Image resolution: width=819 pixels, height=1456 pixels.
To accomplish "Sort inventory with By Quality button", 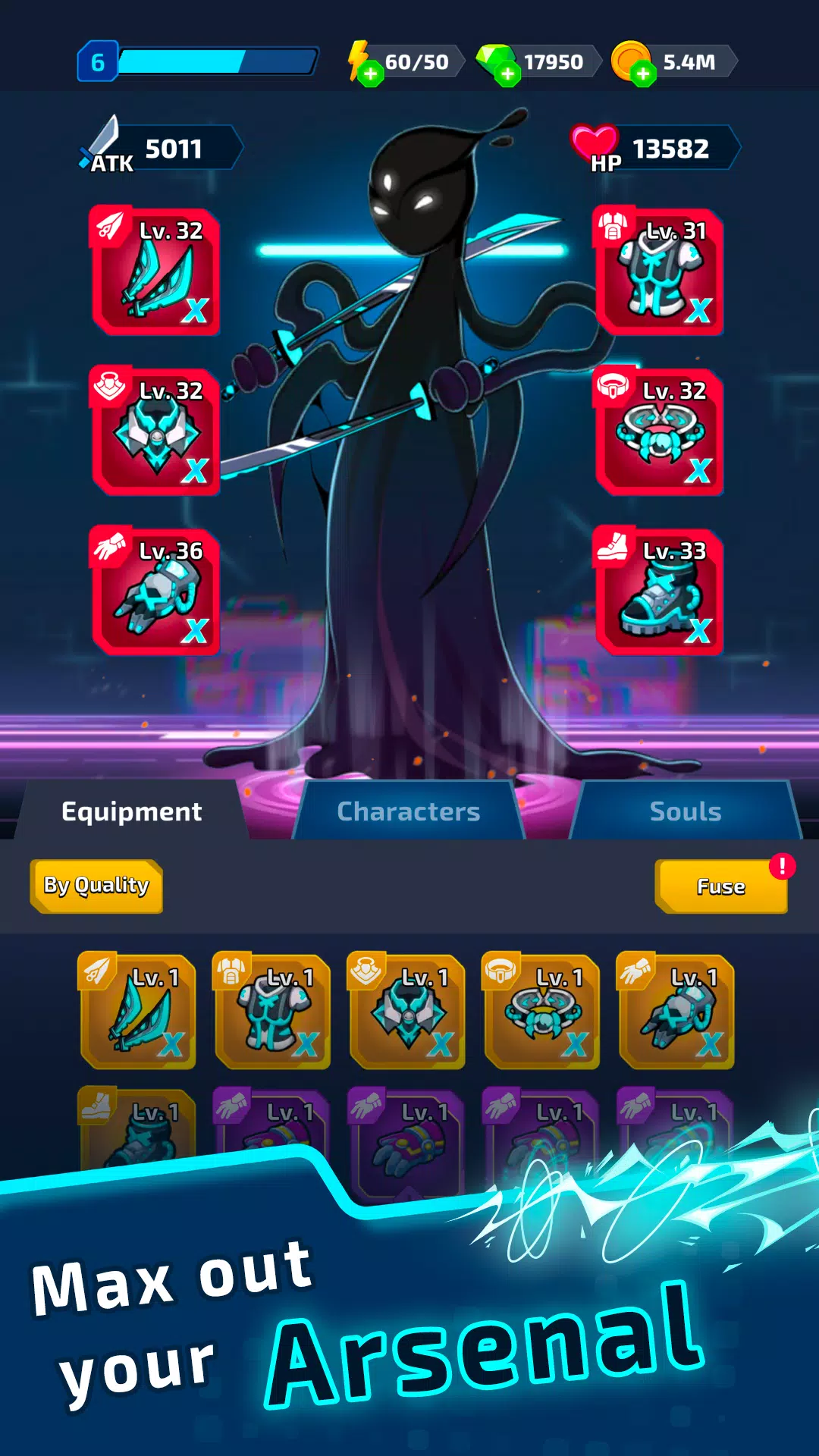I will [96, 886].
